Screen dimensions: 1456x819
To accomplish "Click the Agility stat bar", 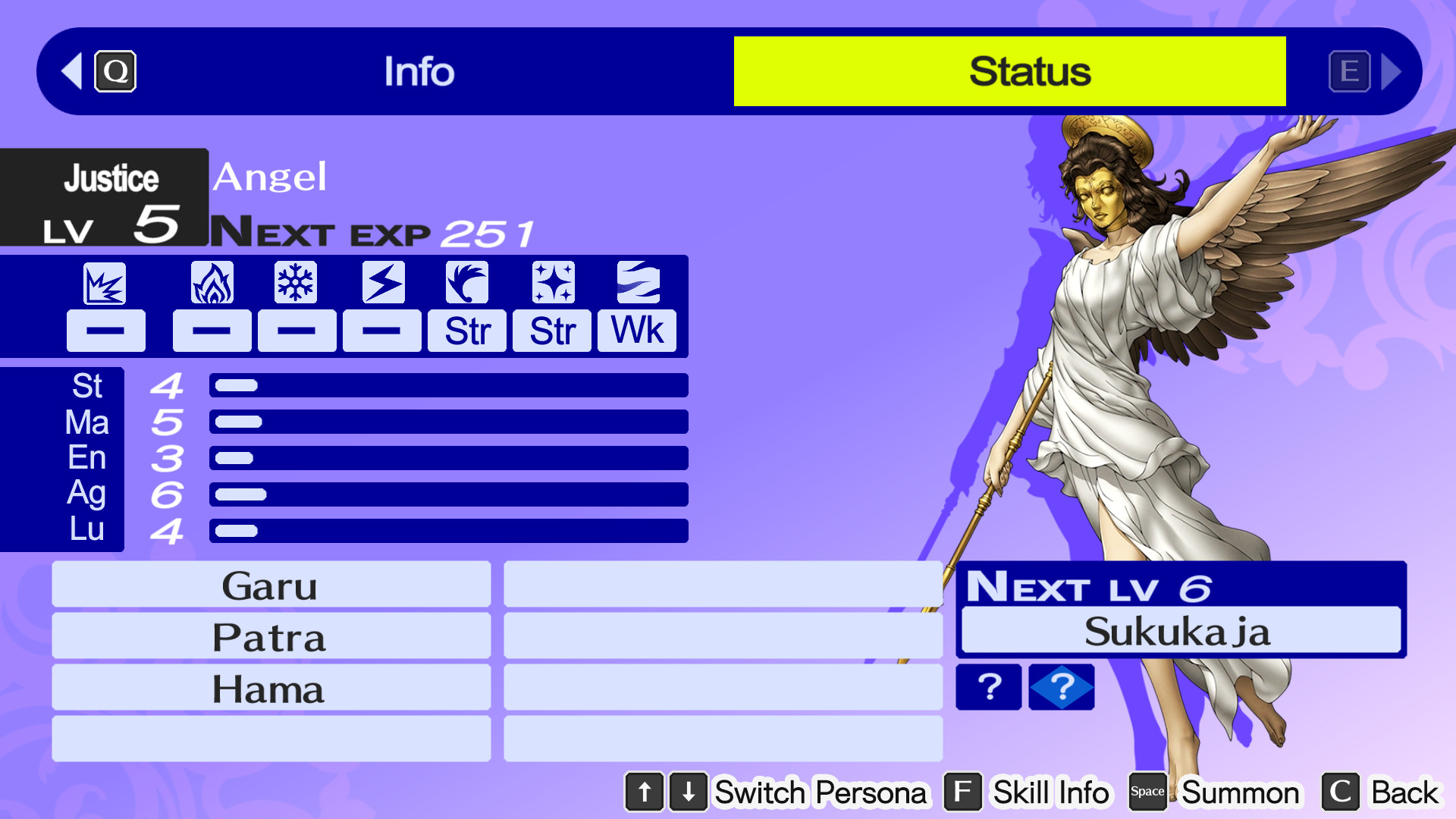I will coord(447,494).
